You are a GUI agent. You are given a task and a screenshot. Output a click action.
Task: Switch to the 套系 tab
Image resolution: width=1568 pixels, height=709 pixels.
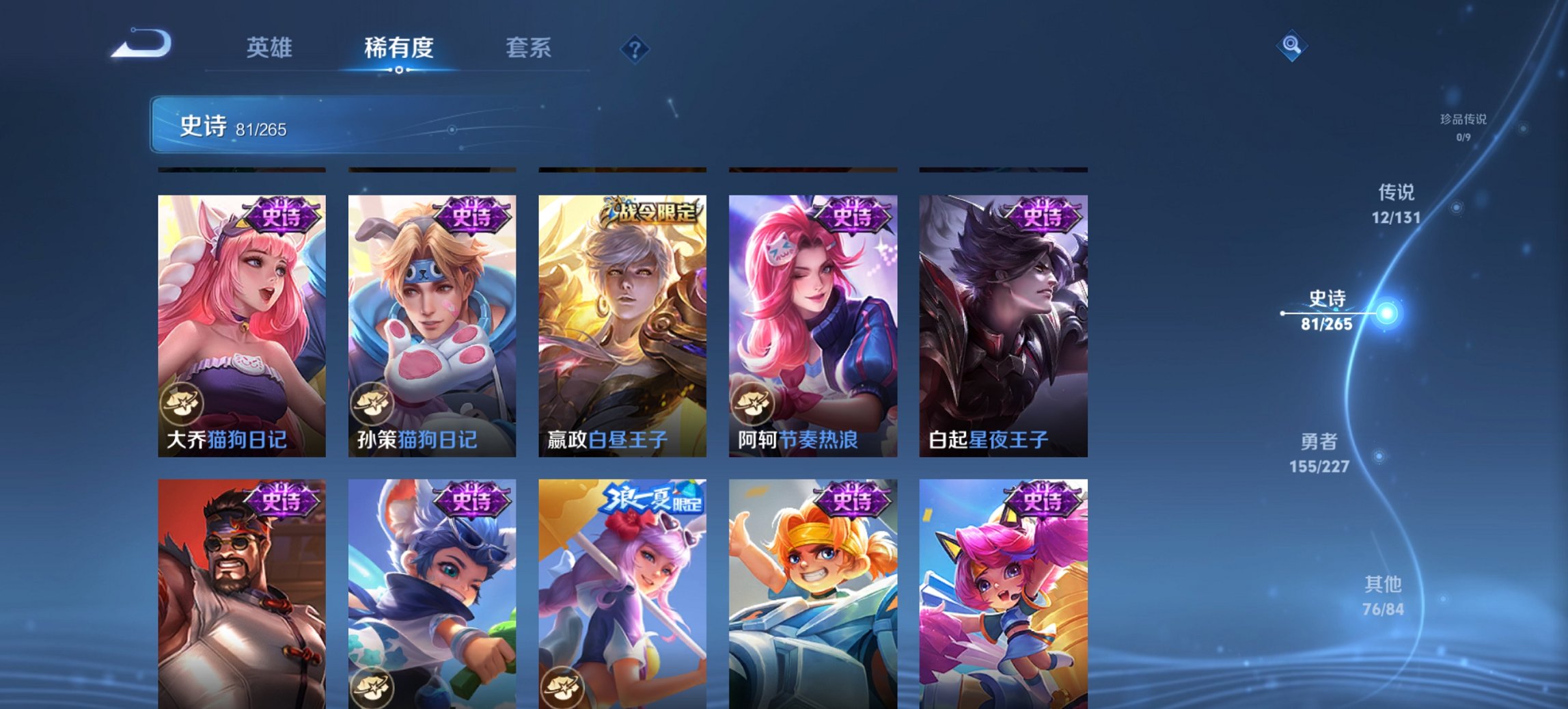(527, 48)
